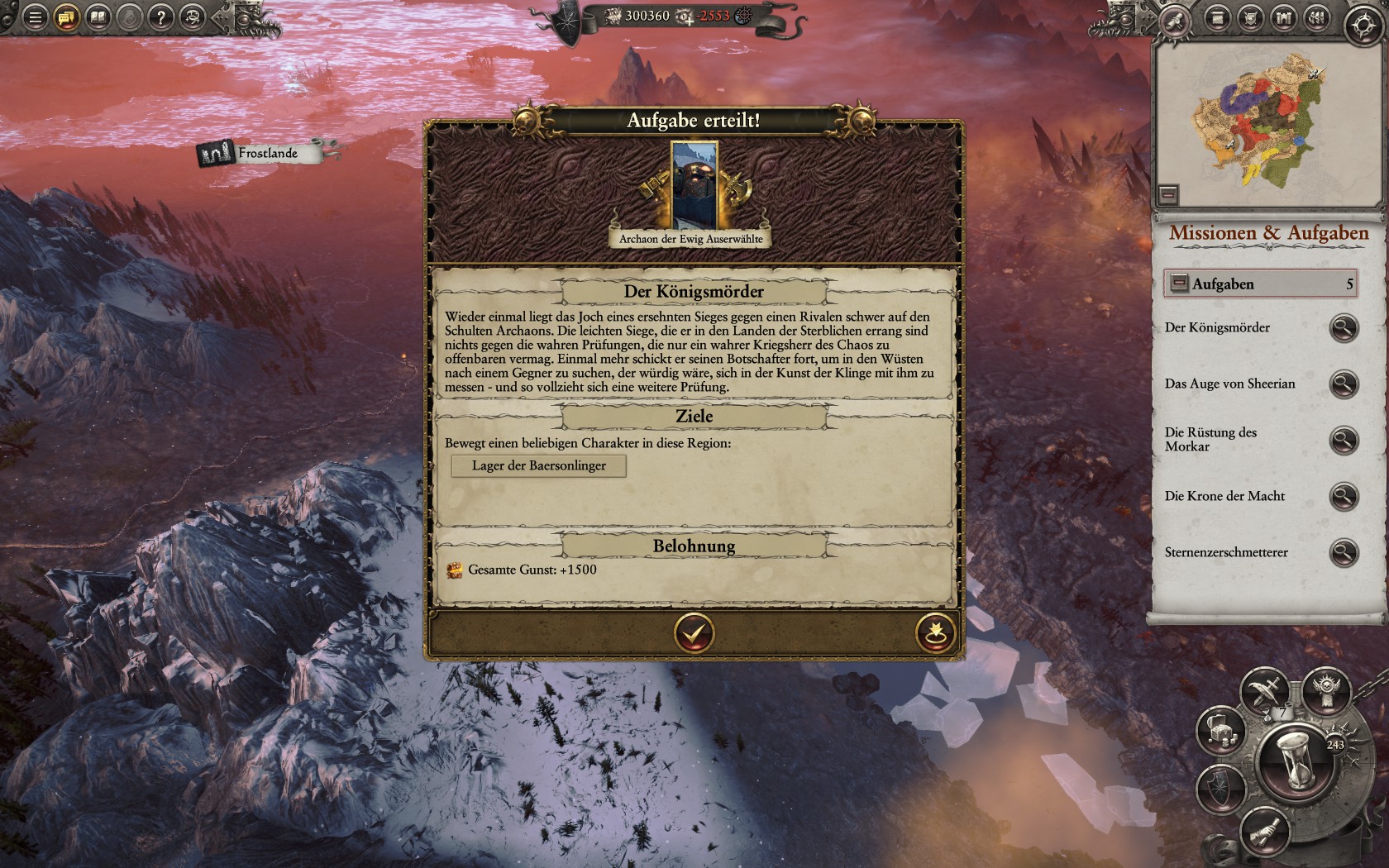Show Sternenzerschmetterer quest with its magnifier

[1344, 552]
